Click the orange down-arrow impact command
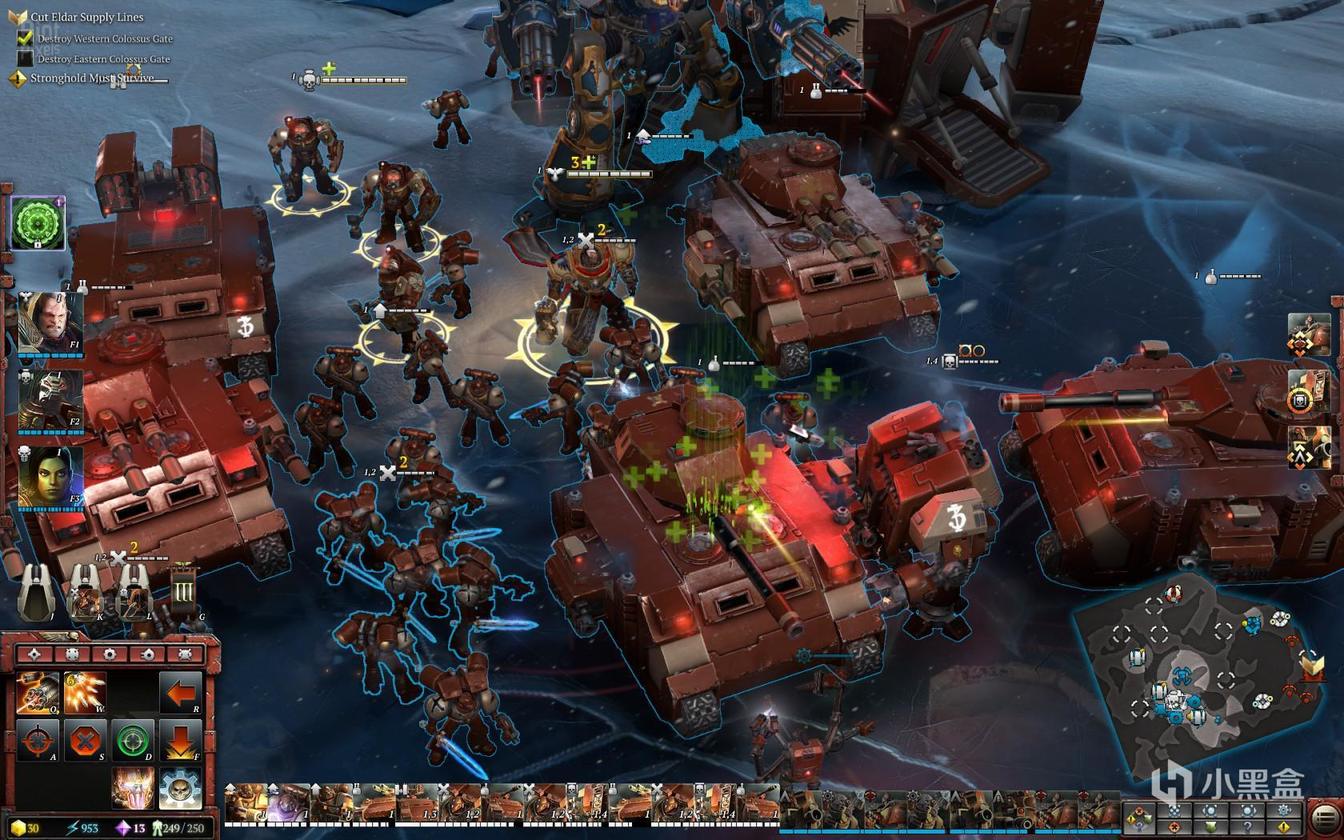The height and width of the screenshot is (840, 1344). (181, 740)
